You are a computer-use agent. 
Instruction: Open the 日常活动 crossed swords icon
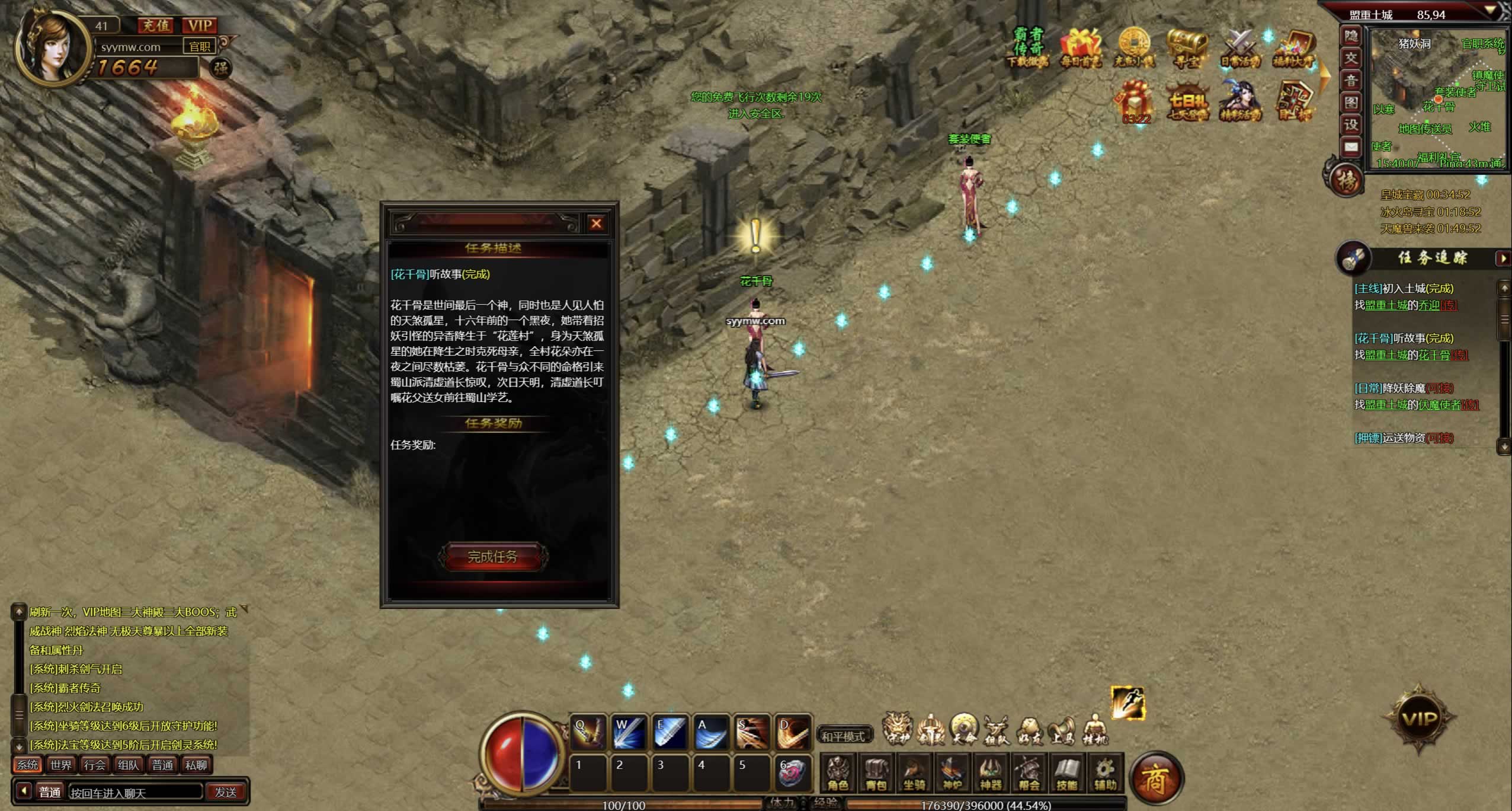click(1239, 47)
